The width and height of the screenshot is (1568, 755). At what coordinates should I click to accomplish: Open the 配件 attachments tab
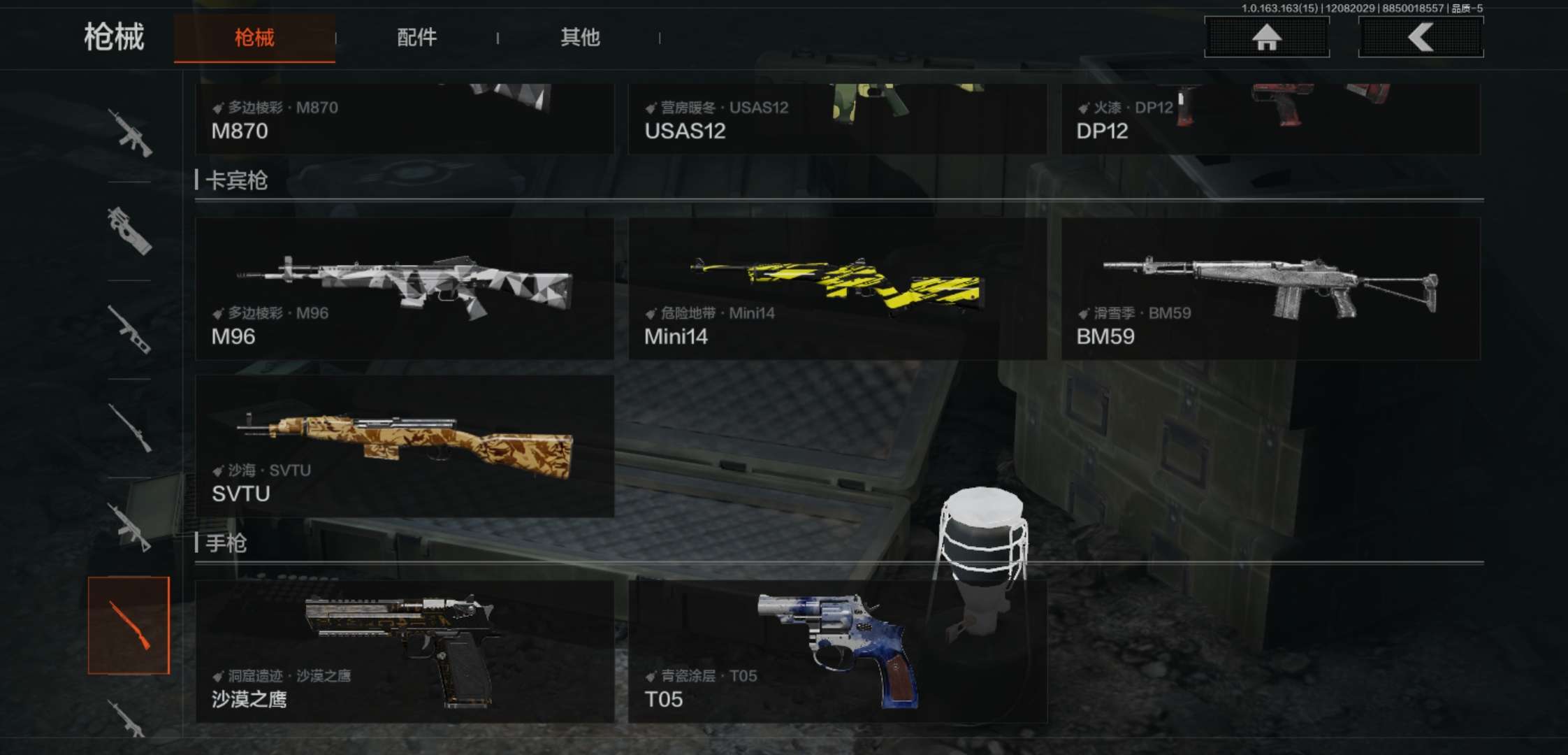point(416,38)
